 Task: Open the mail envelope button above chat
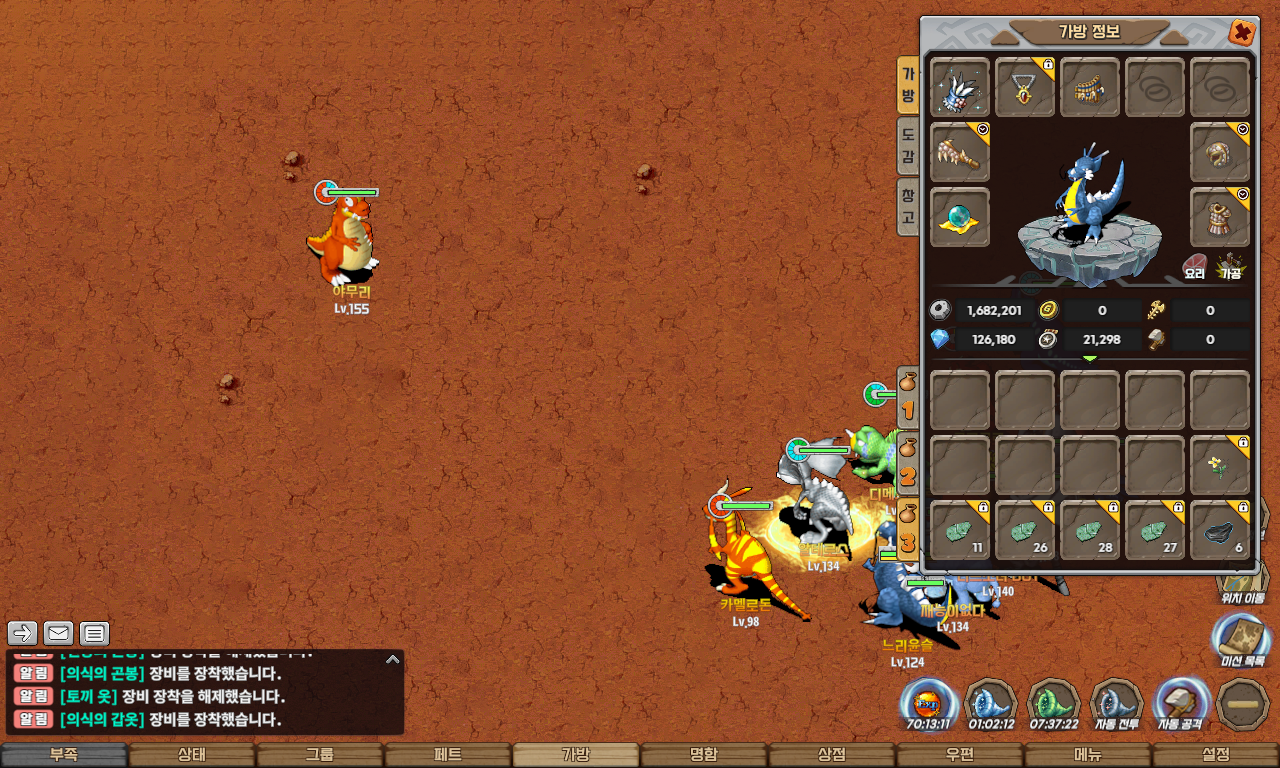(x=59, y=632)
